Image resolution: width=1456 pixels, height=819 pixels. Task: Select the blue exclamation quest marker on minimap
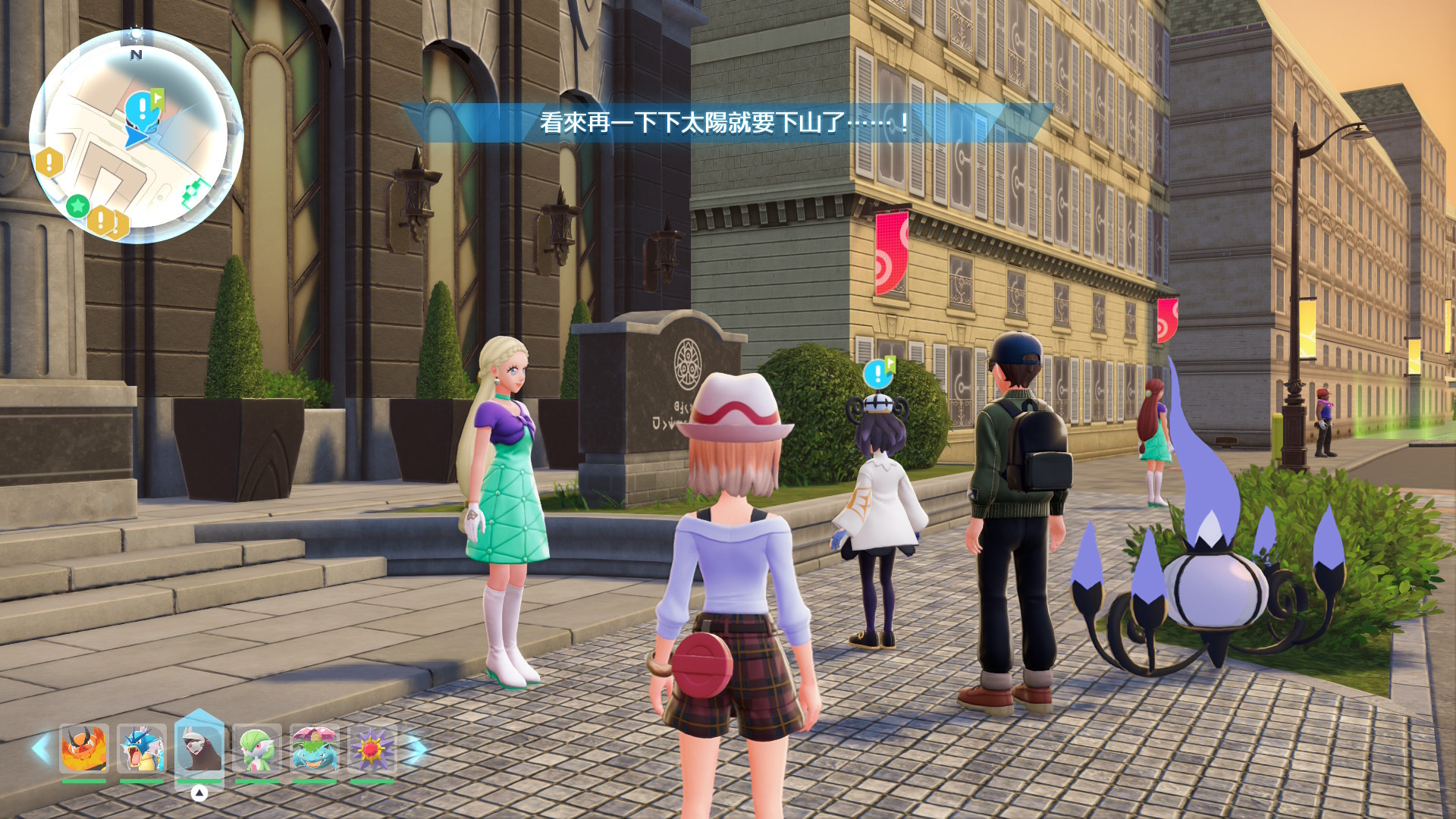click(x=142, y=108)
